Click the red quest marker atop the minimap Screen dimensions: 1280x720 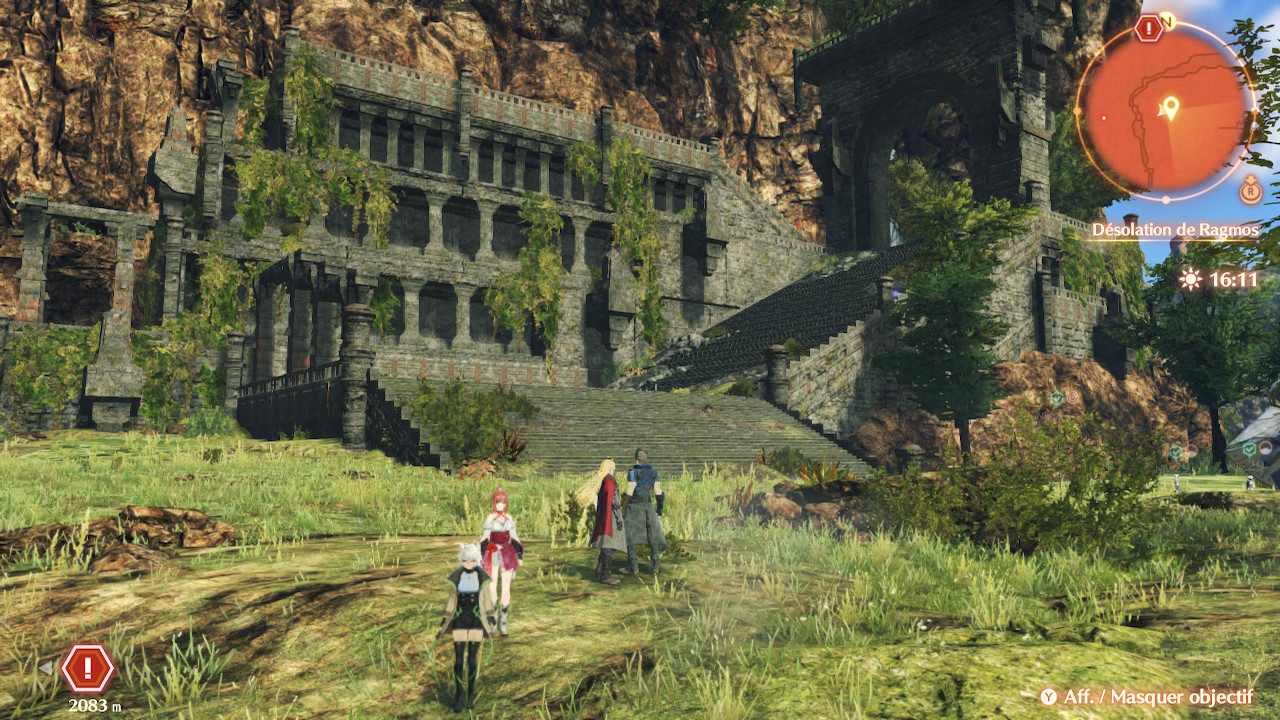click(x=1149, y=29)
